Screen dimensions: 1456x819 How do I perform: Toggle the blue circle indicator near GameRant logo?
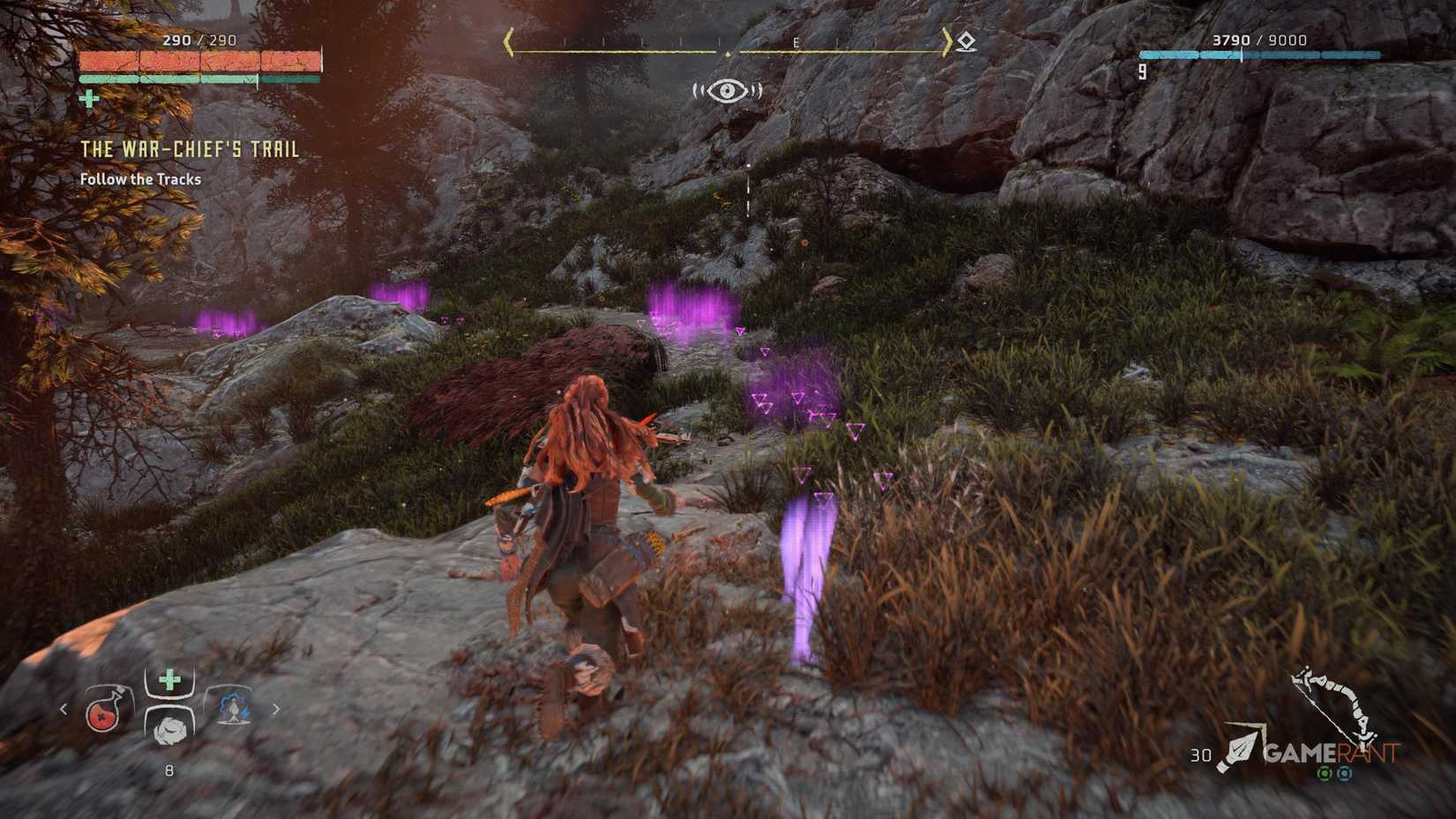pyautogui.click(x=1344, y=774)
